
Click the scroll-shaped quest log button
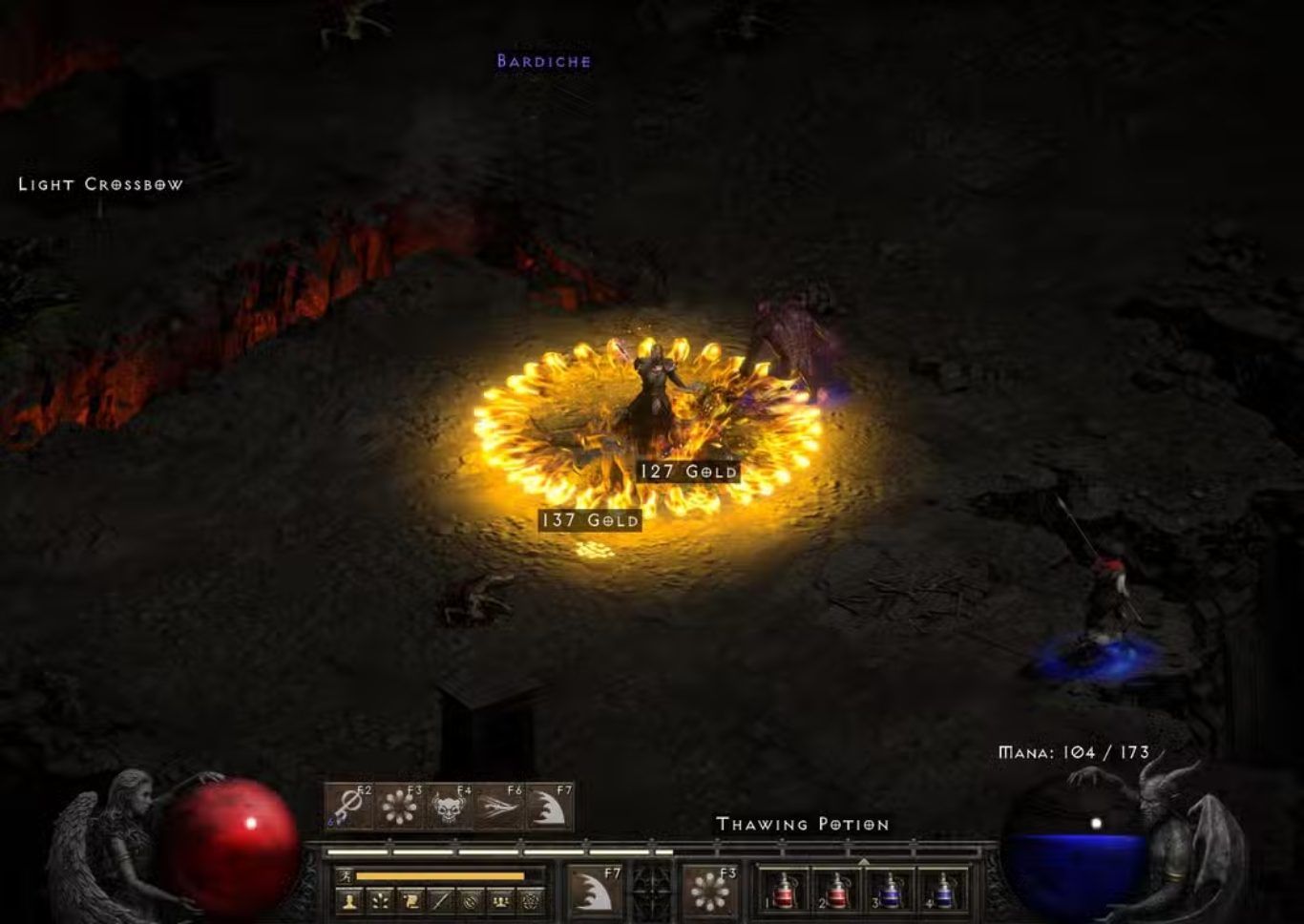pyautogui.click(x=410, y=900)
